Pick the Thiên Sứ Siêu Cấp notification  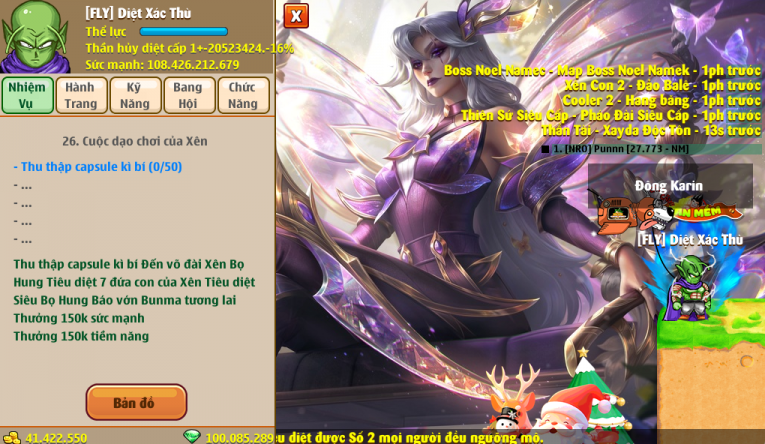[610, 115]
